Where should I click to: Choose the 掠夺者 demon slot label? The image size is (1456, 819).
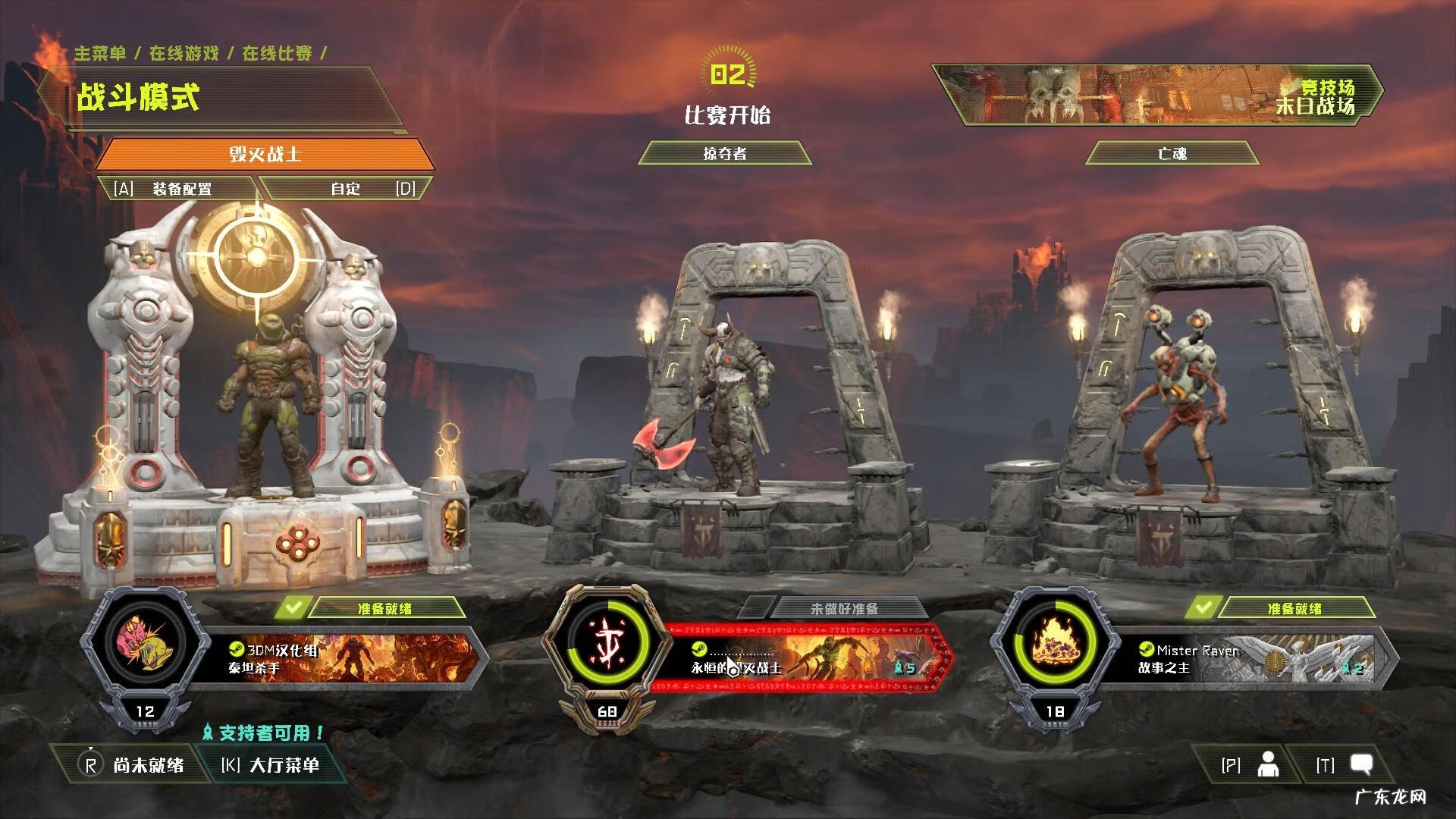pyautogui.click(x=725, y=154)
